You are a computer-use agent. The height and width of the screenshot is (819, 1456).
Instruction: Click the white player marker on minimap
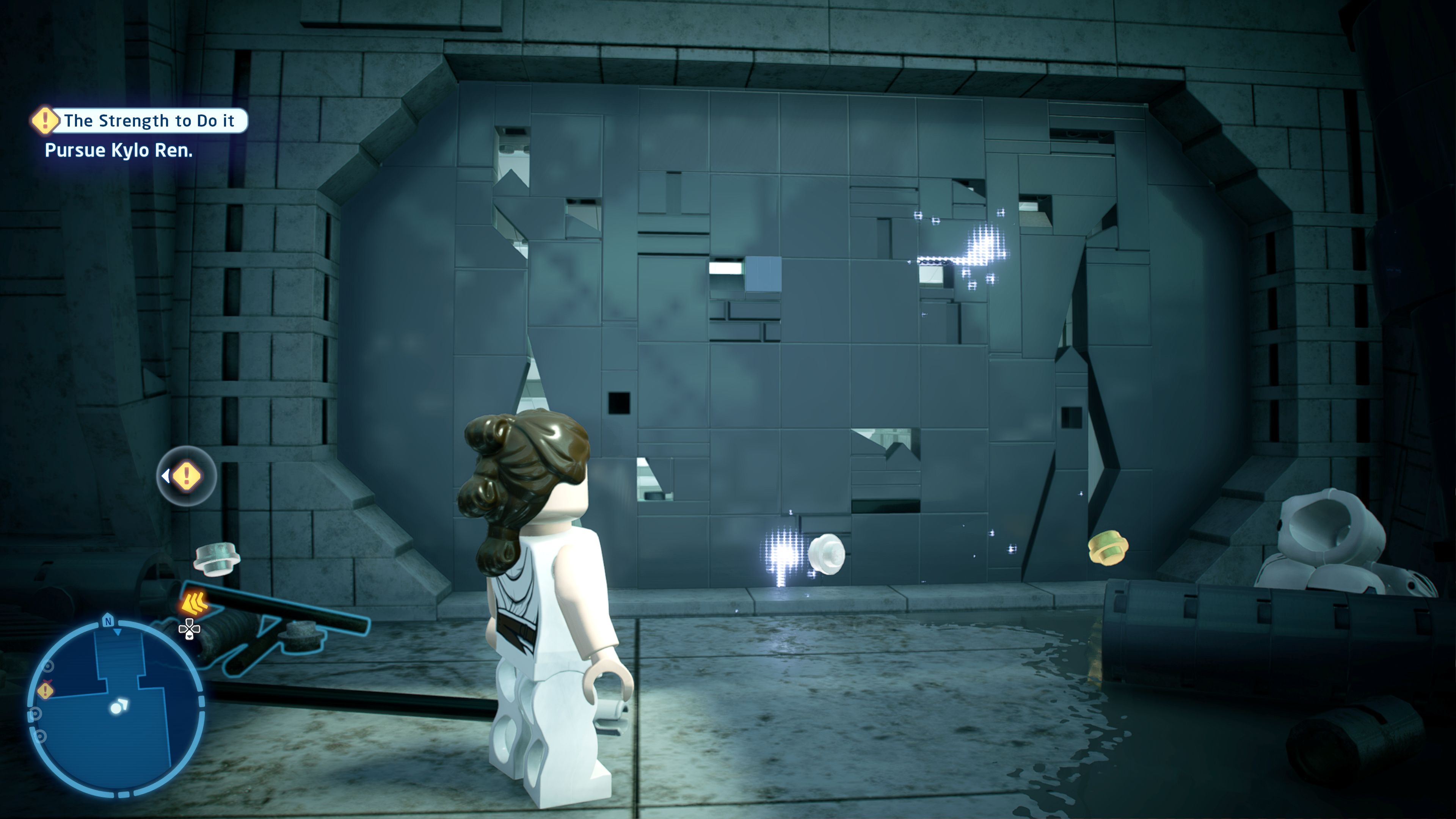point(119,706)
